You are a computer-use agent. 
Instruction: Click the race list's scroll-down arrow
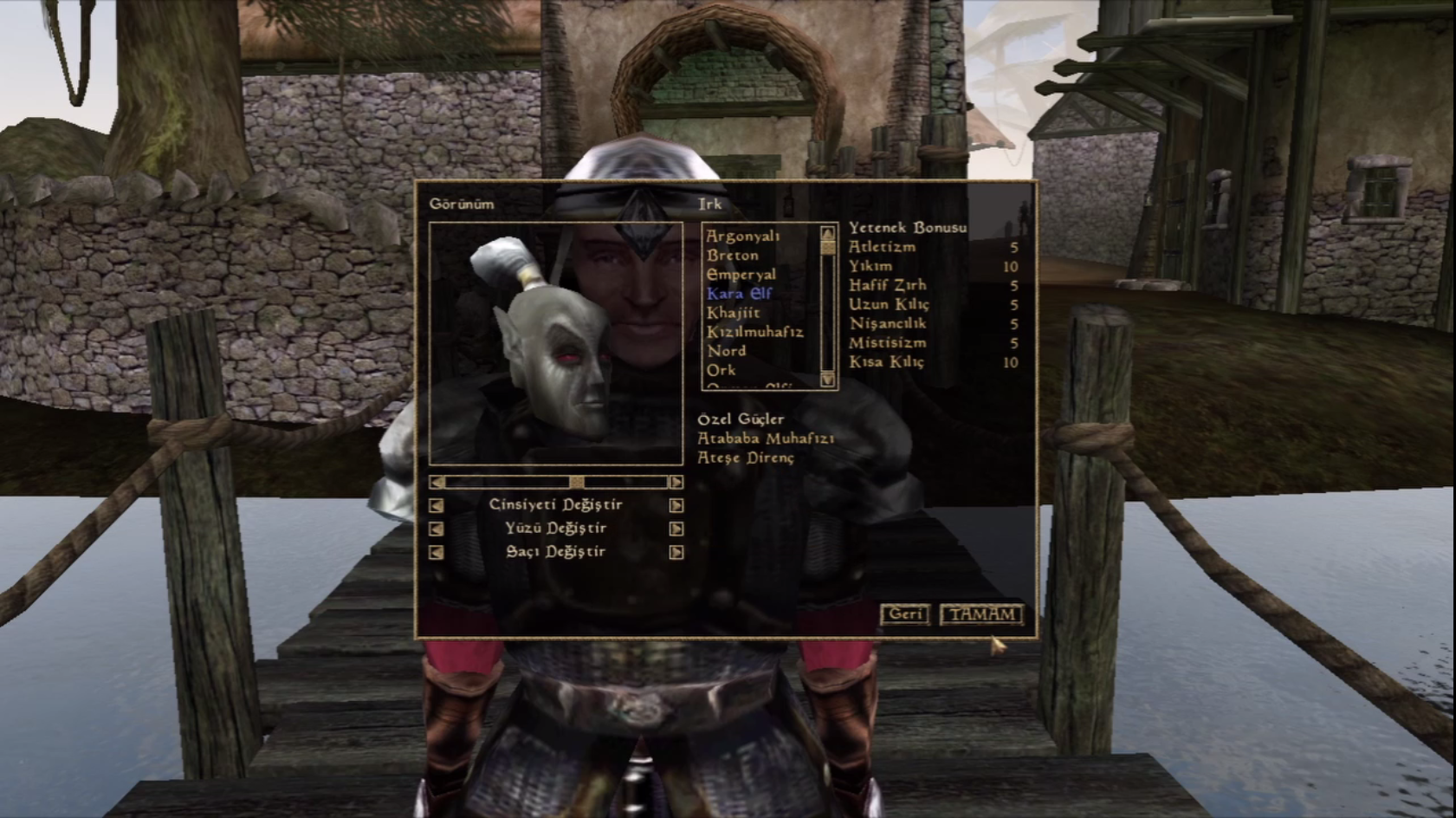(828, 380)
